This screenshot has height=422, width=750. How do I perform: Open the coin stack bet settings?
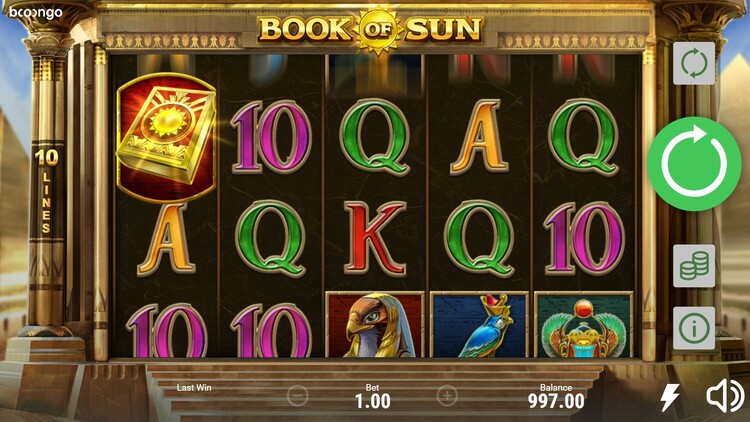click(x=694, y=265)
